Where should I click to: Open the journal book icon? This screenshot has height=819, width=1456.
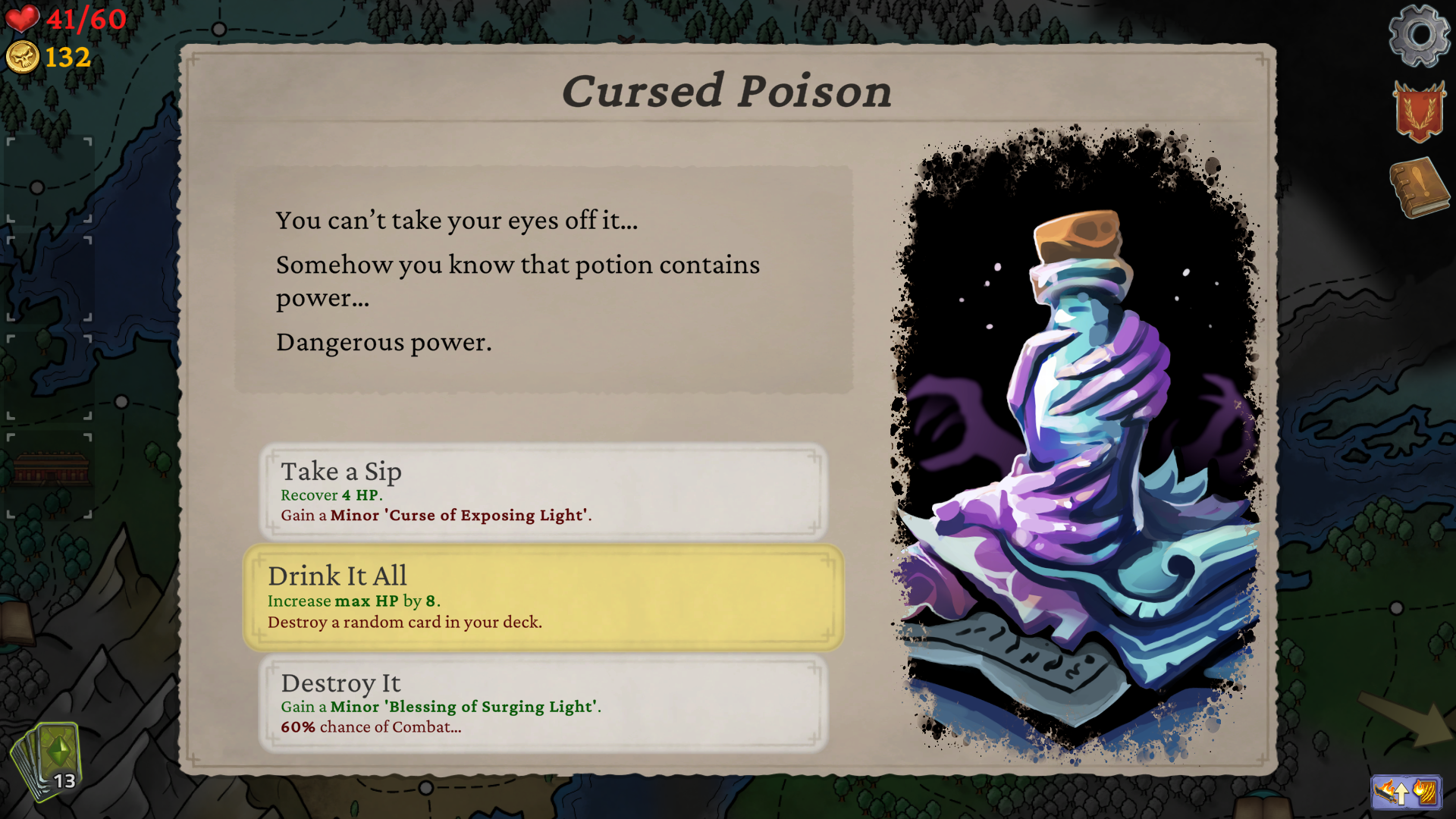[x=1419, y=187]
